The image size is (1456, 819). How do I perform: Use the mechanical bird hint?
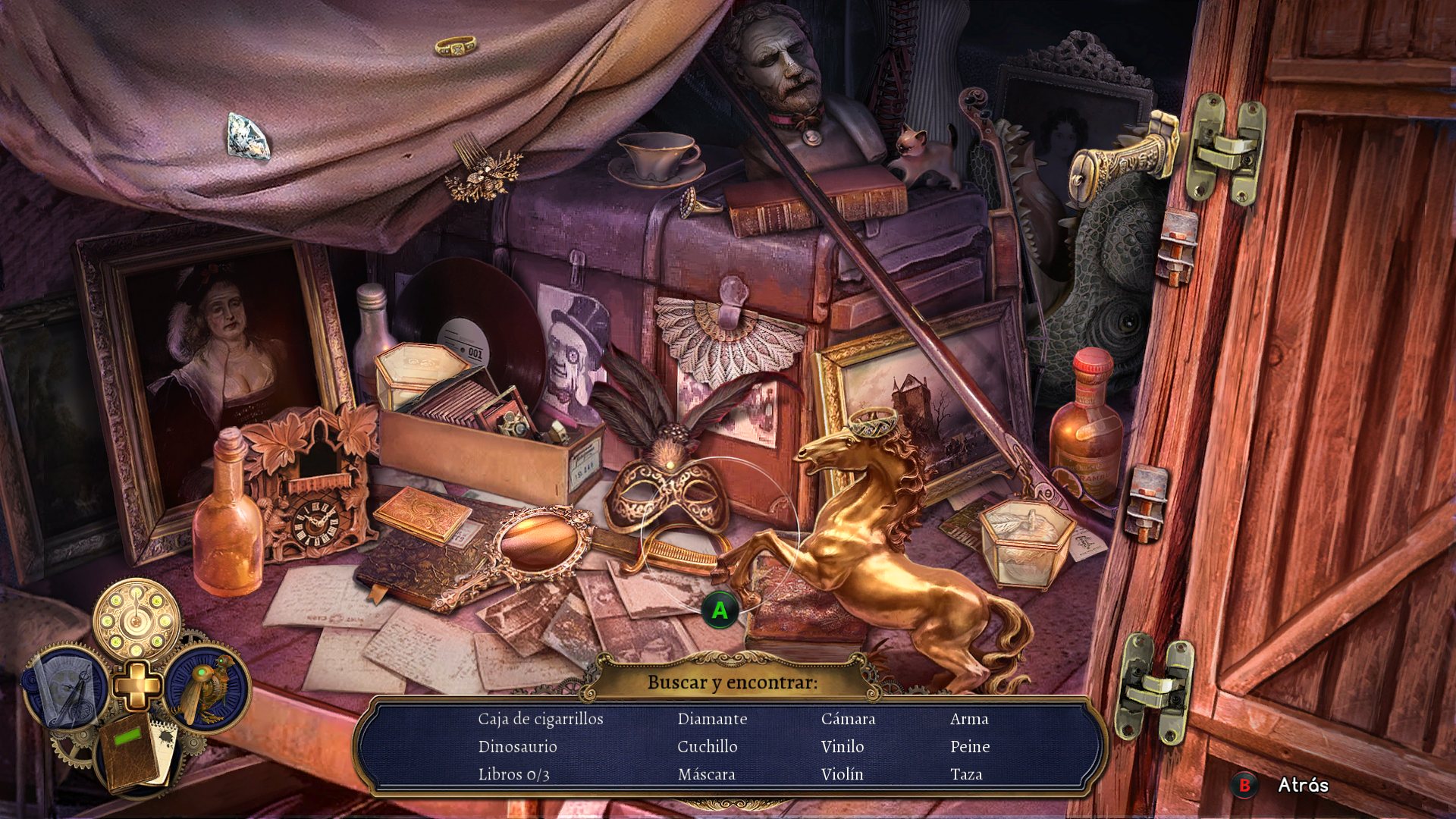(x=206, y=687)
